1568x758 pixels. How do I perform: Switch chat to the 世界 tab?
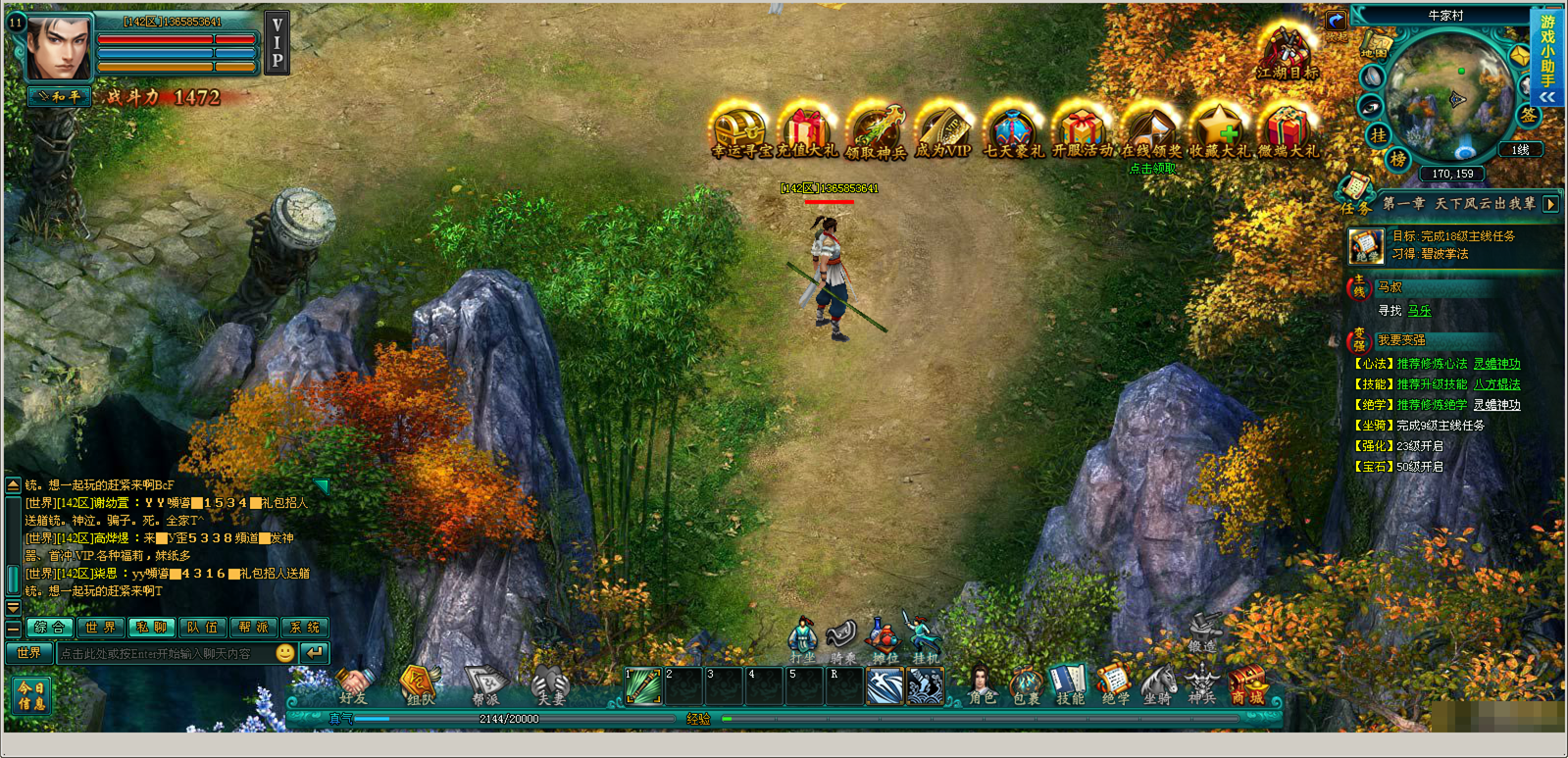[x=100, y=628]
